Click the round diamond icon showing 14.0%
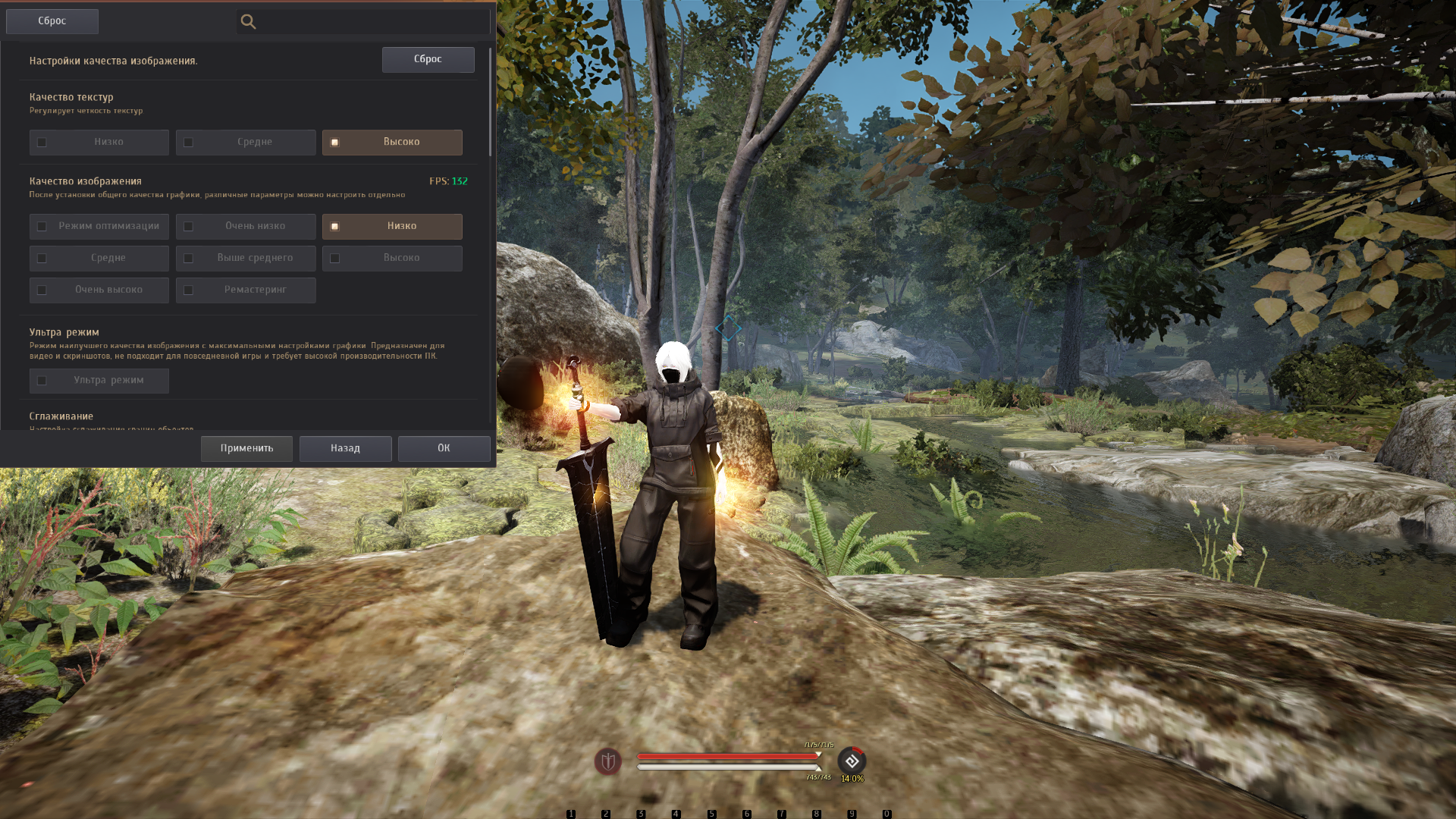Viewport: 1456px width, 819px height. (x=852, y=761)
